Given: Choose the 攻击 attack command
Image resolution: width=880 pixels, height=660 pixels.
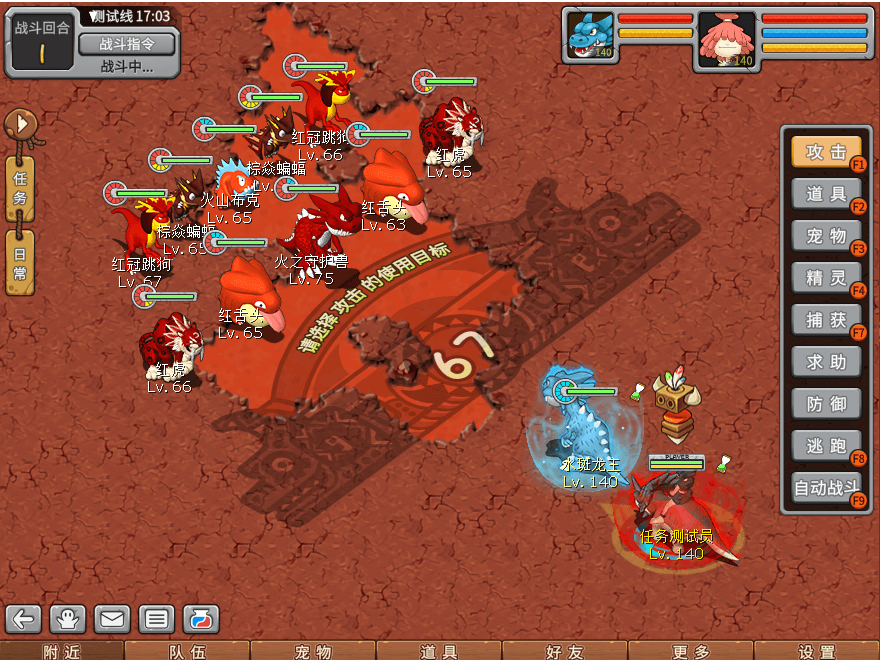Looking at the screenshot, I should point(826,152).
